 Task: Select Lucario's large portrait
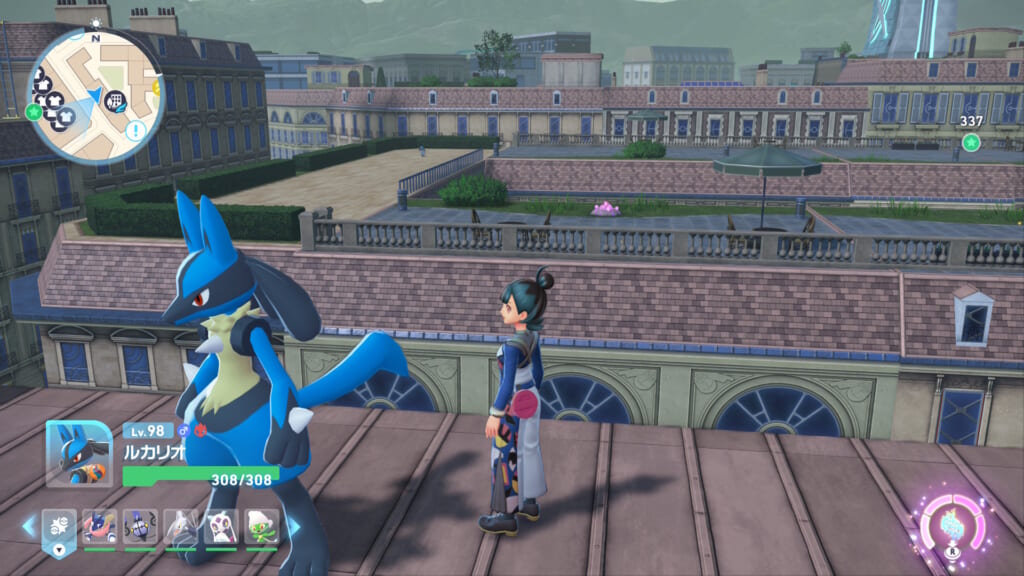[x=79, y=453]
